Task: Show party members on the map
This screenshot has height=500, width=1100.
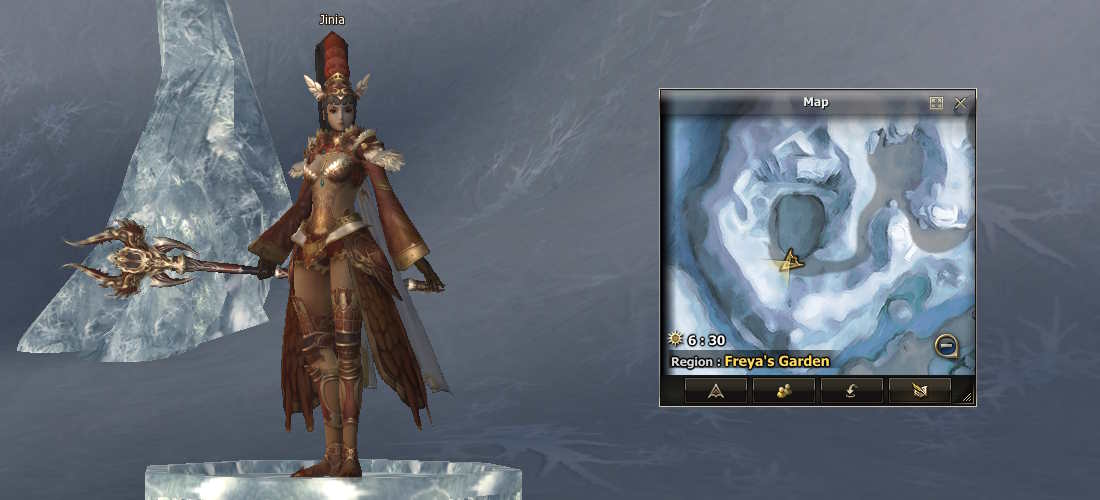Action: pos(783,391)
